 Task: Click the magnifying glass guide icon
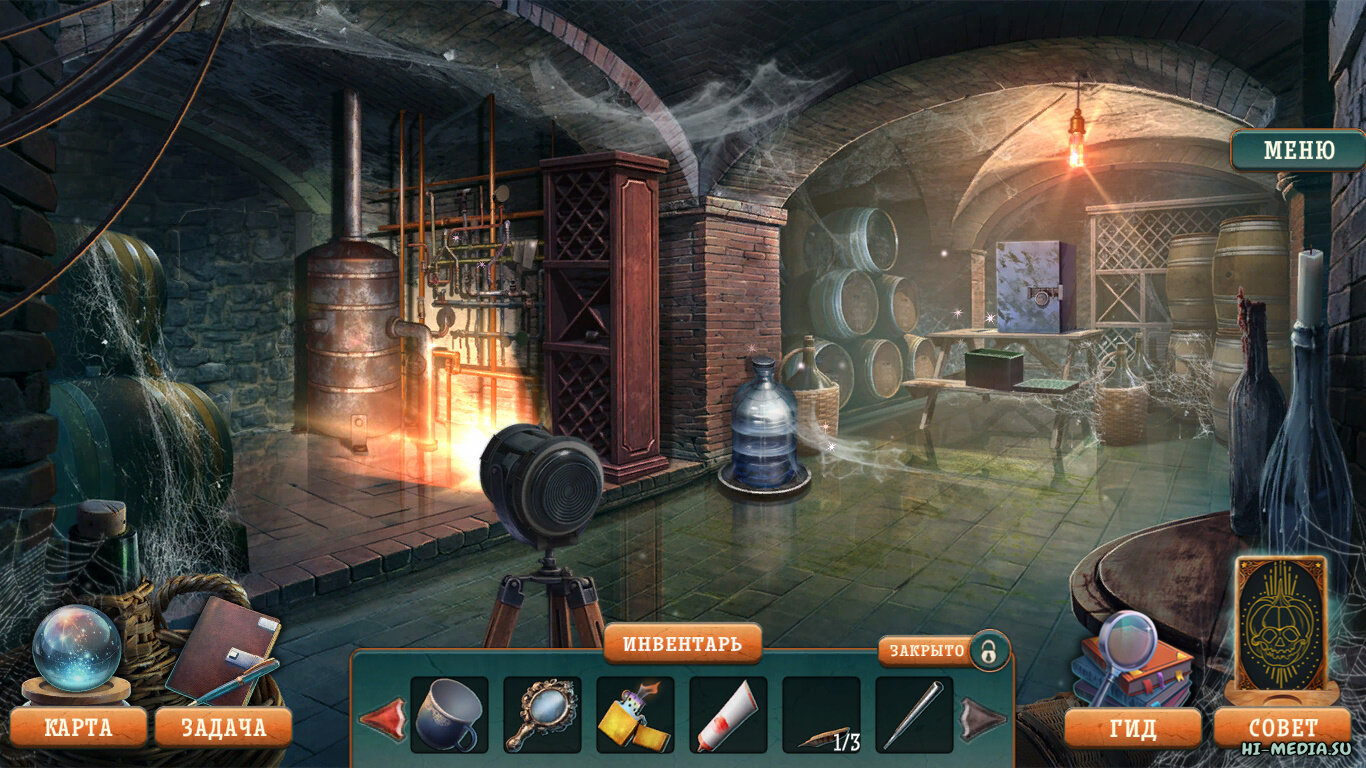pyautogui.click(x=1125, y=645)
